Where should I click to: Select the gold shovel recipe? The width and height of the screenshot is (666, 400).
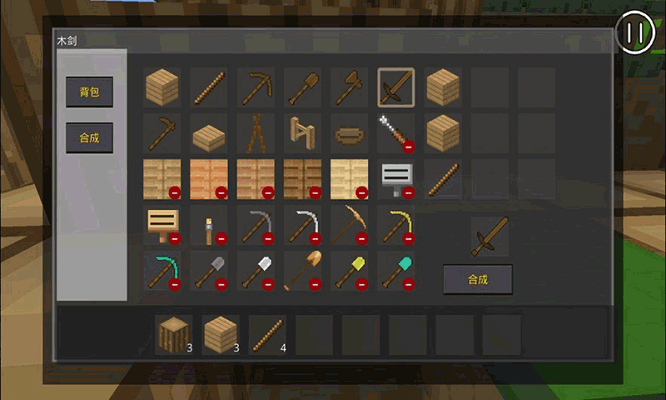point(348,270)
